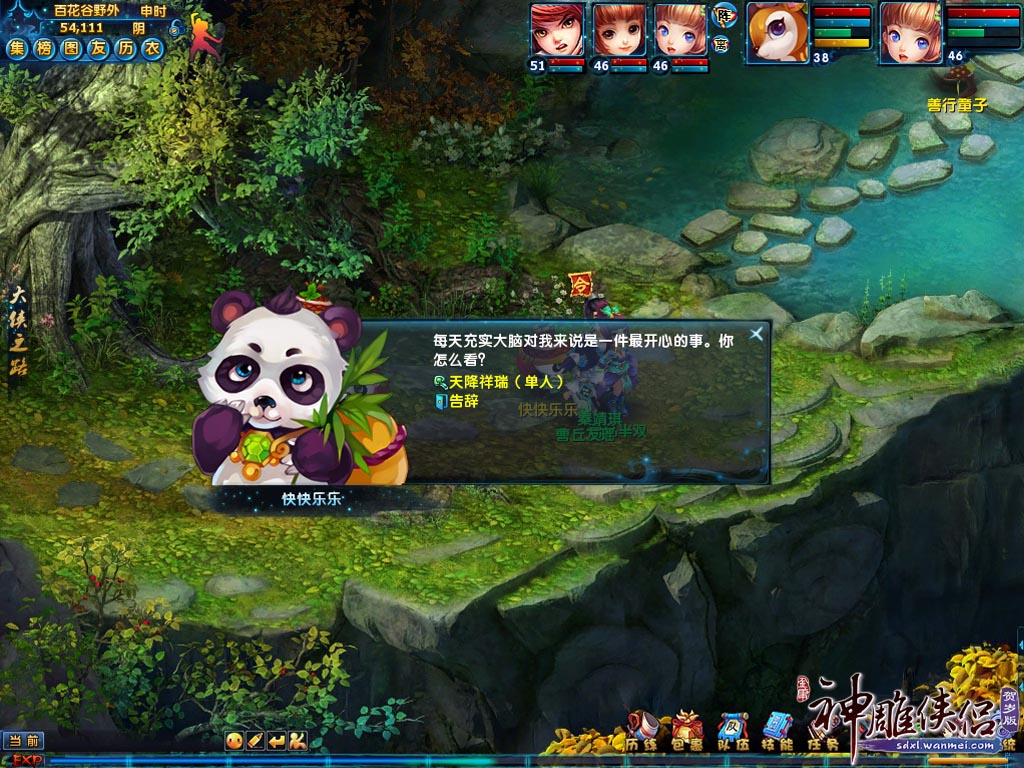Click the 阵 formation button
The image size is (1024, 768).
pos(722,16)
